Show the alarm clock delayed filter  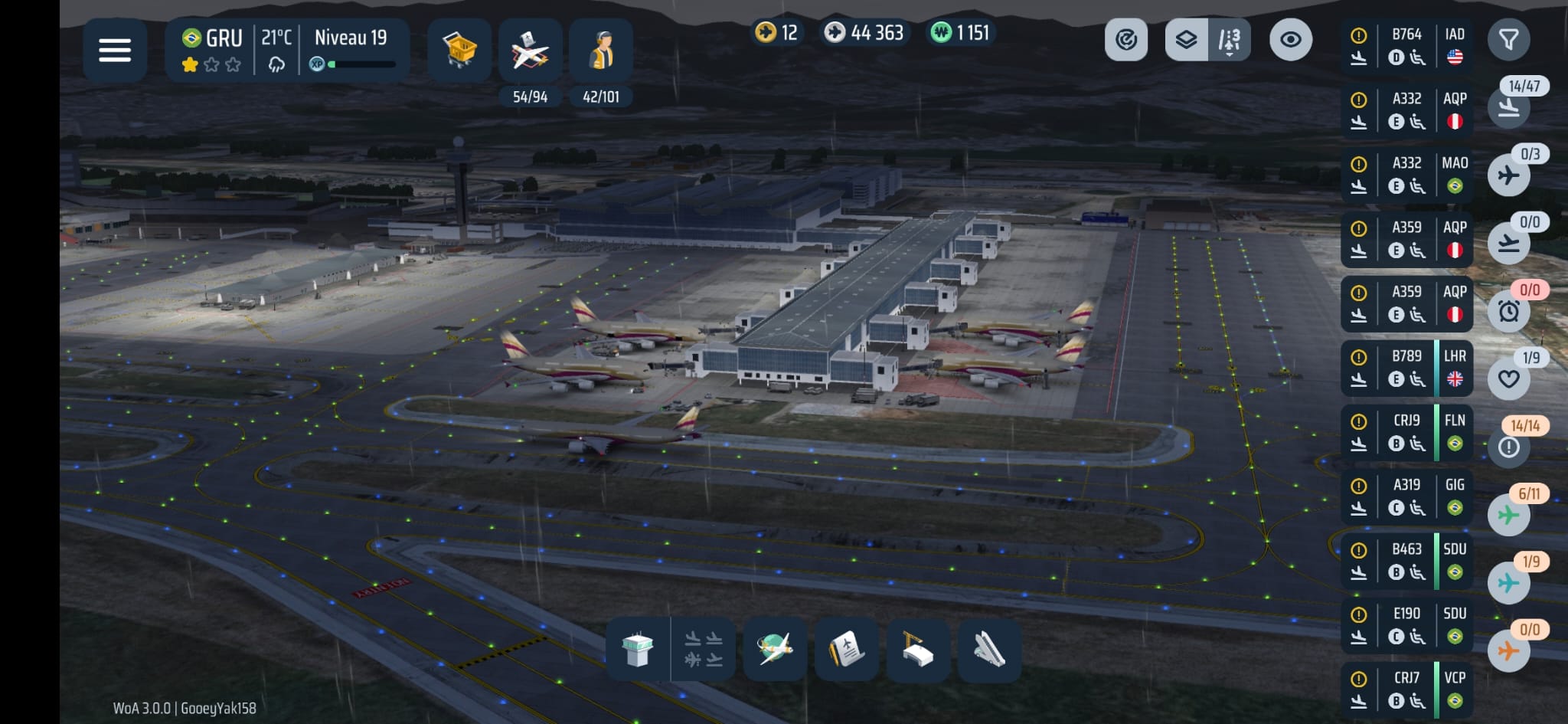(1508, 311)
